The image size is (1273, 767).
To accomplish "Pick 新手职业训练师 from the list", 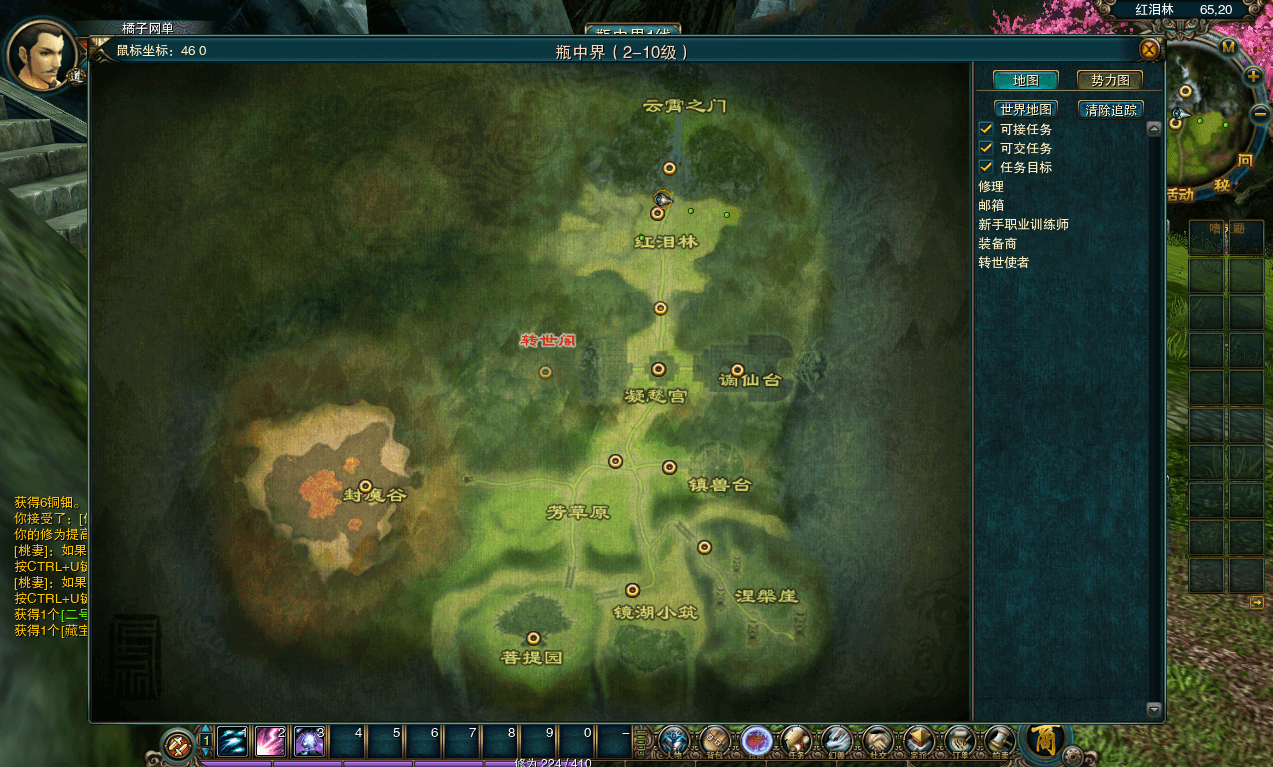I will click(1023, 224).
